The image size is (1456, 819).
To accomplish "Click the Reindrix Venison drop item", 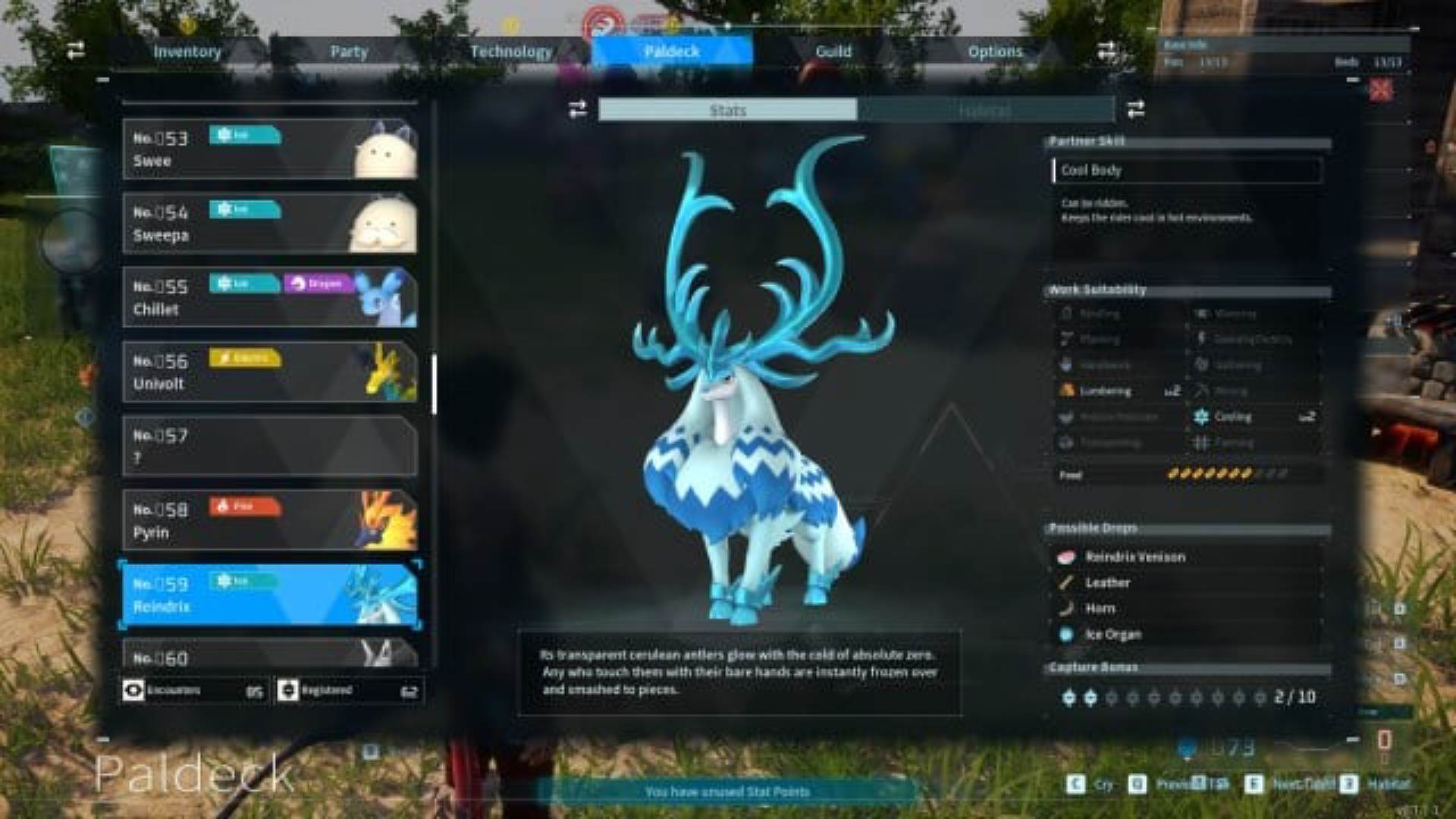I will (1134, 557).
